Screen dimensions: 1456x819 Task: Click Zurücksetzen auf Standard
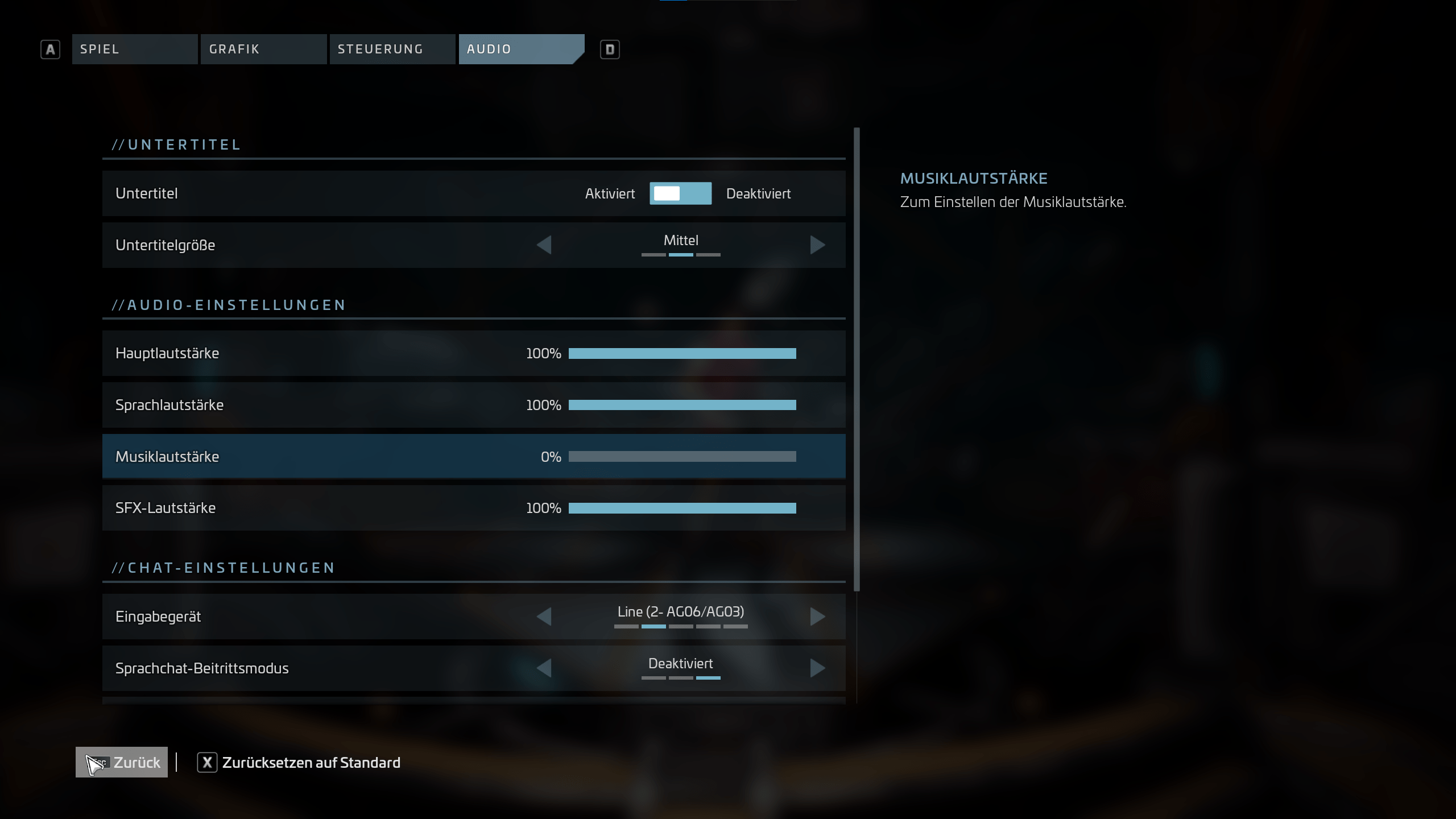[x=299, y=763]
